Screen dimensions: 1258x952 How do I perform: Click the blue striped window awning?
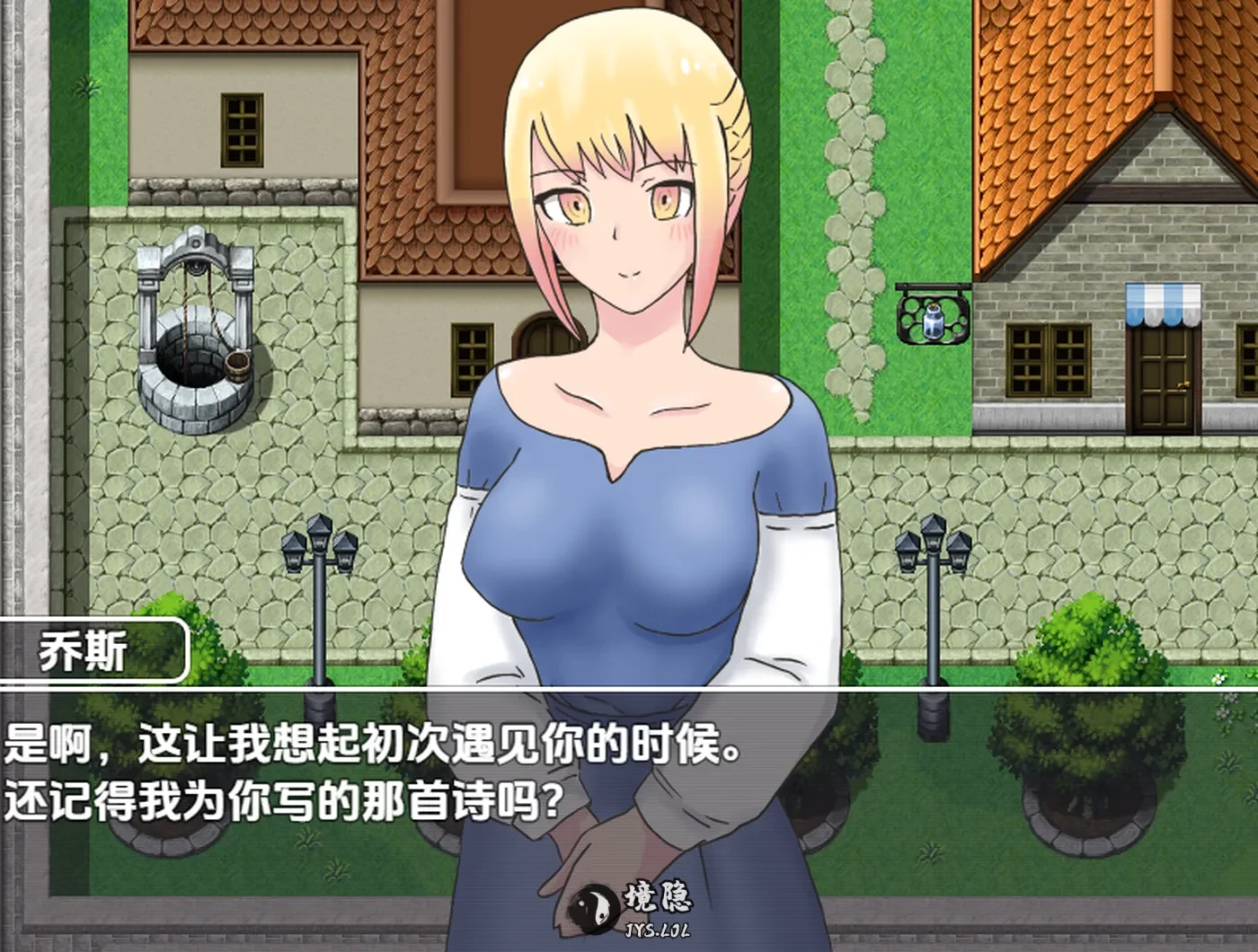pos(1164,303)
